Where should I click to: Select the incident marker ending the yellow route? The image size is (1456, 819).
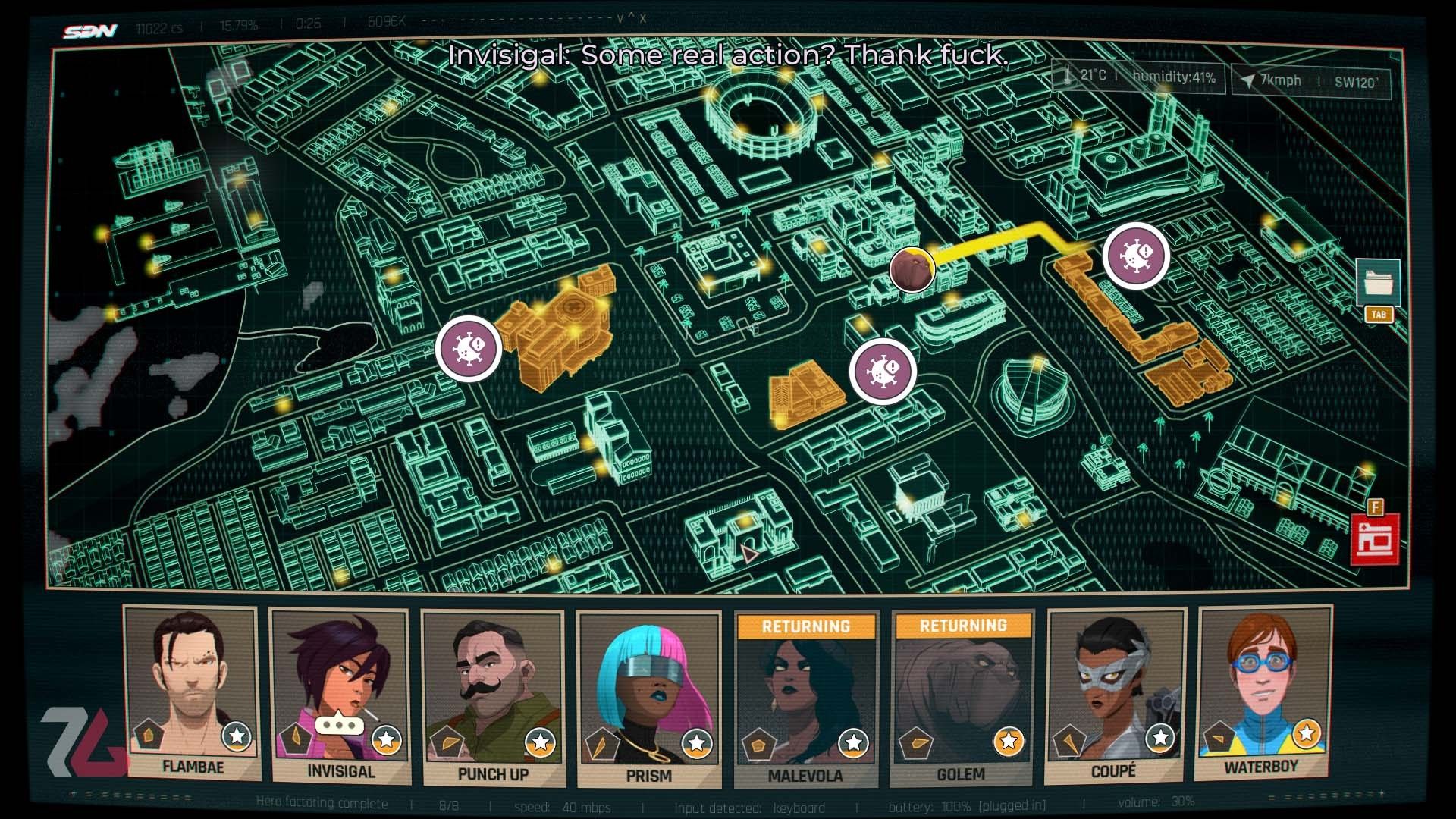(x=1135, y=256)
